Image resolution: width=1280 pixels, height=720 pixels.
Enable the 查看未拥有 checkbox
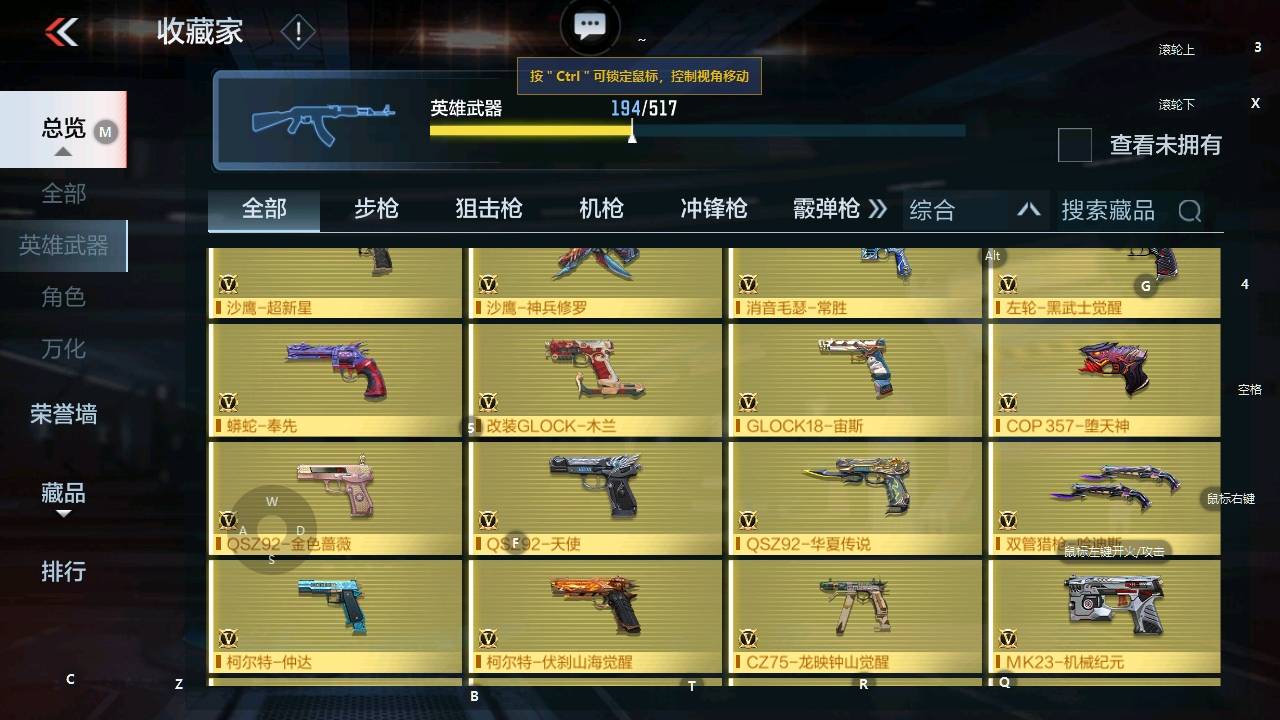click(1074, 146)
